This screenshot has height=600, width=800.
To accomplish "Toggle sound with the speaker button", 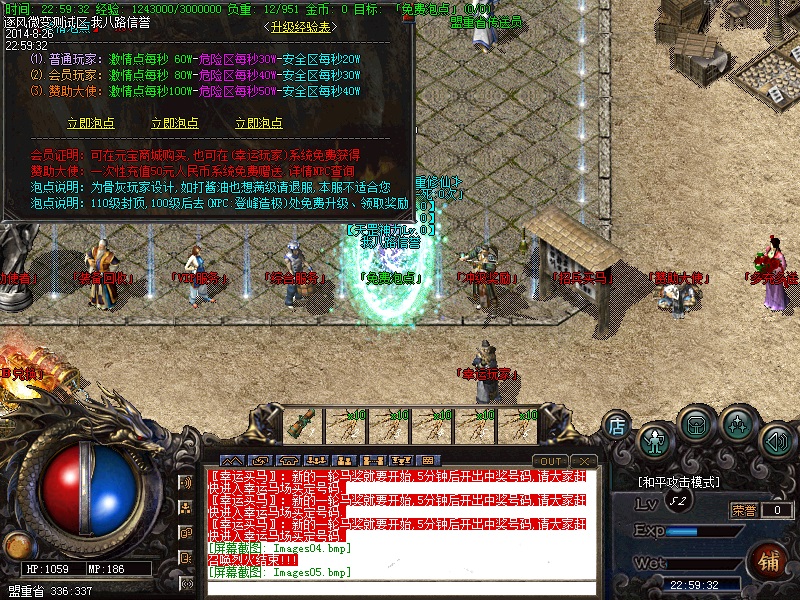I will point(777,439).
